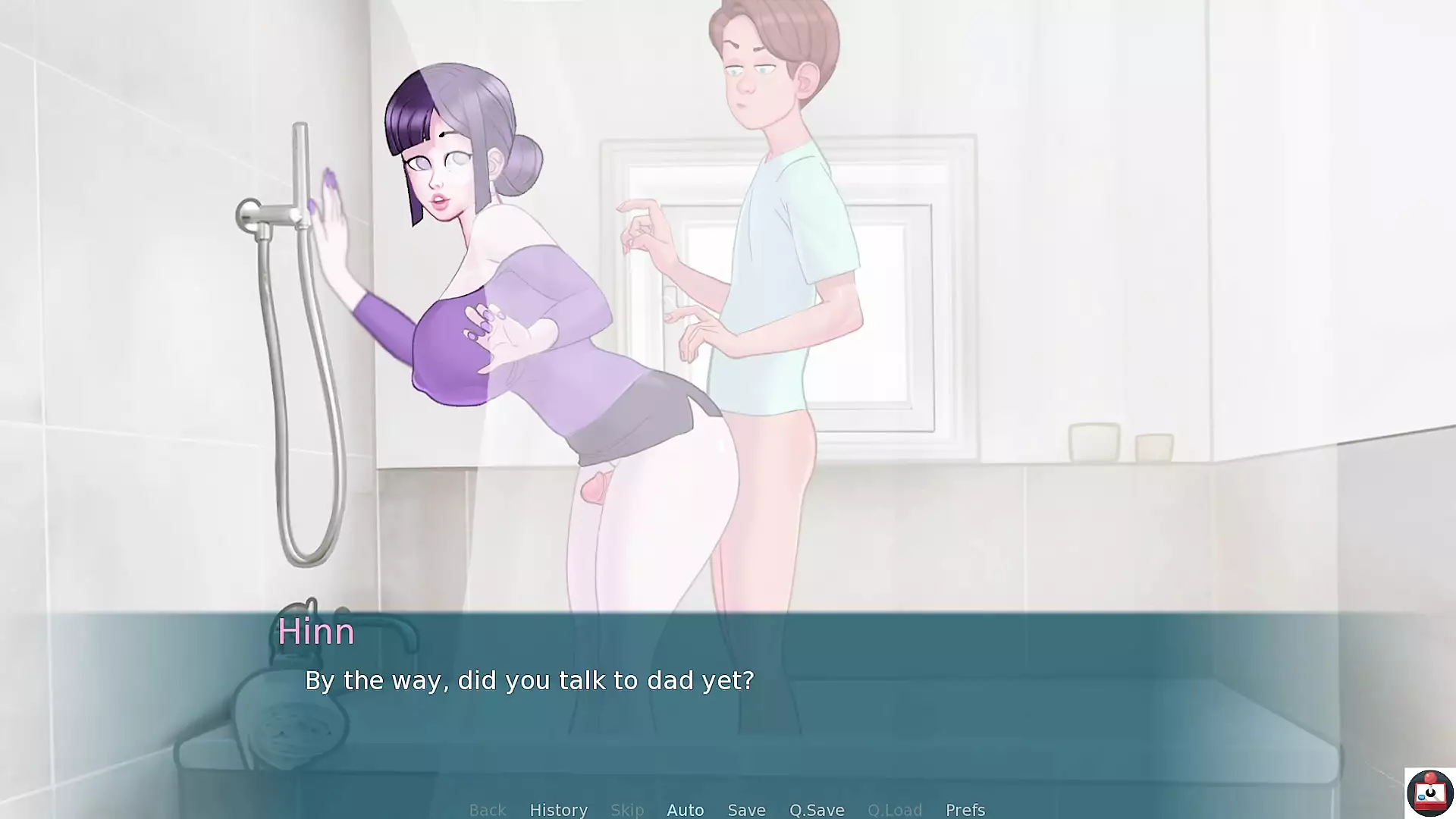Open Prefs settings
The image size is (1456, 819).
(965, 809)
